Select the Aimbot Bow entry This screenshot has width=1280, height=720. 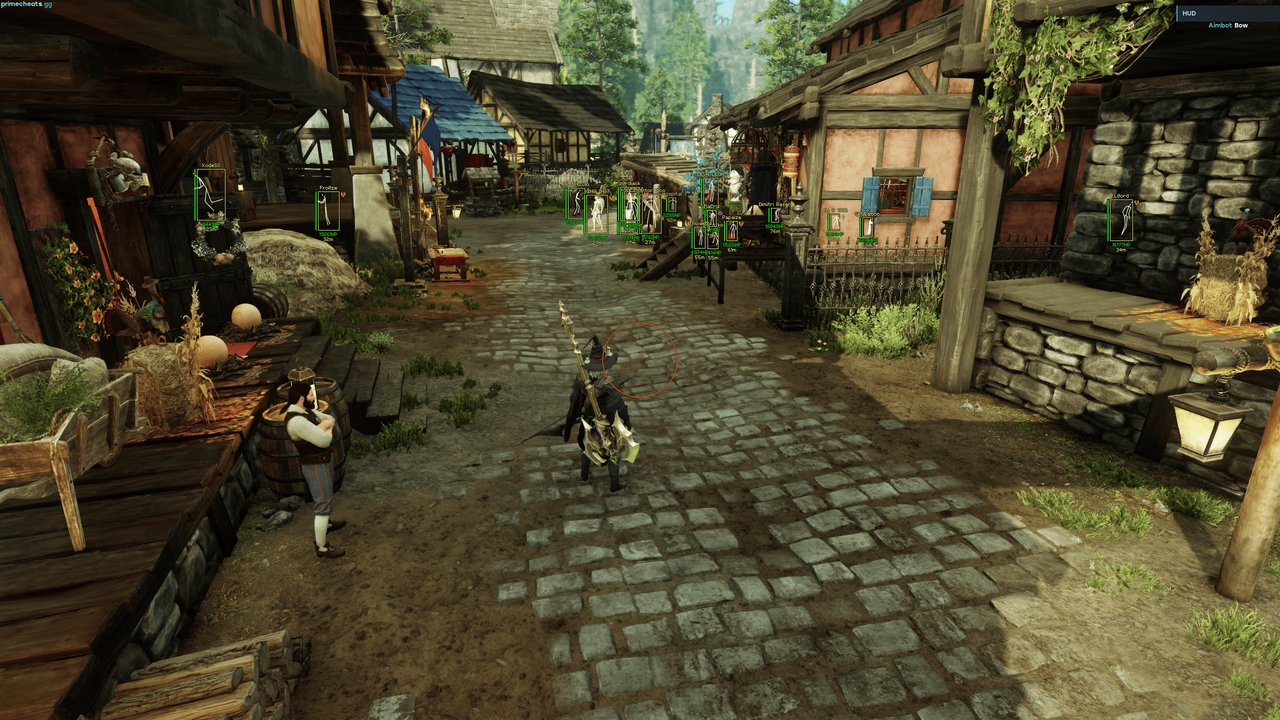(1228, 25)
